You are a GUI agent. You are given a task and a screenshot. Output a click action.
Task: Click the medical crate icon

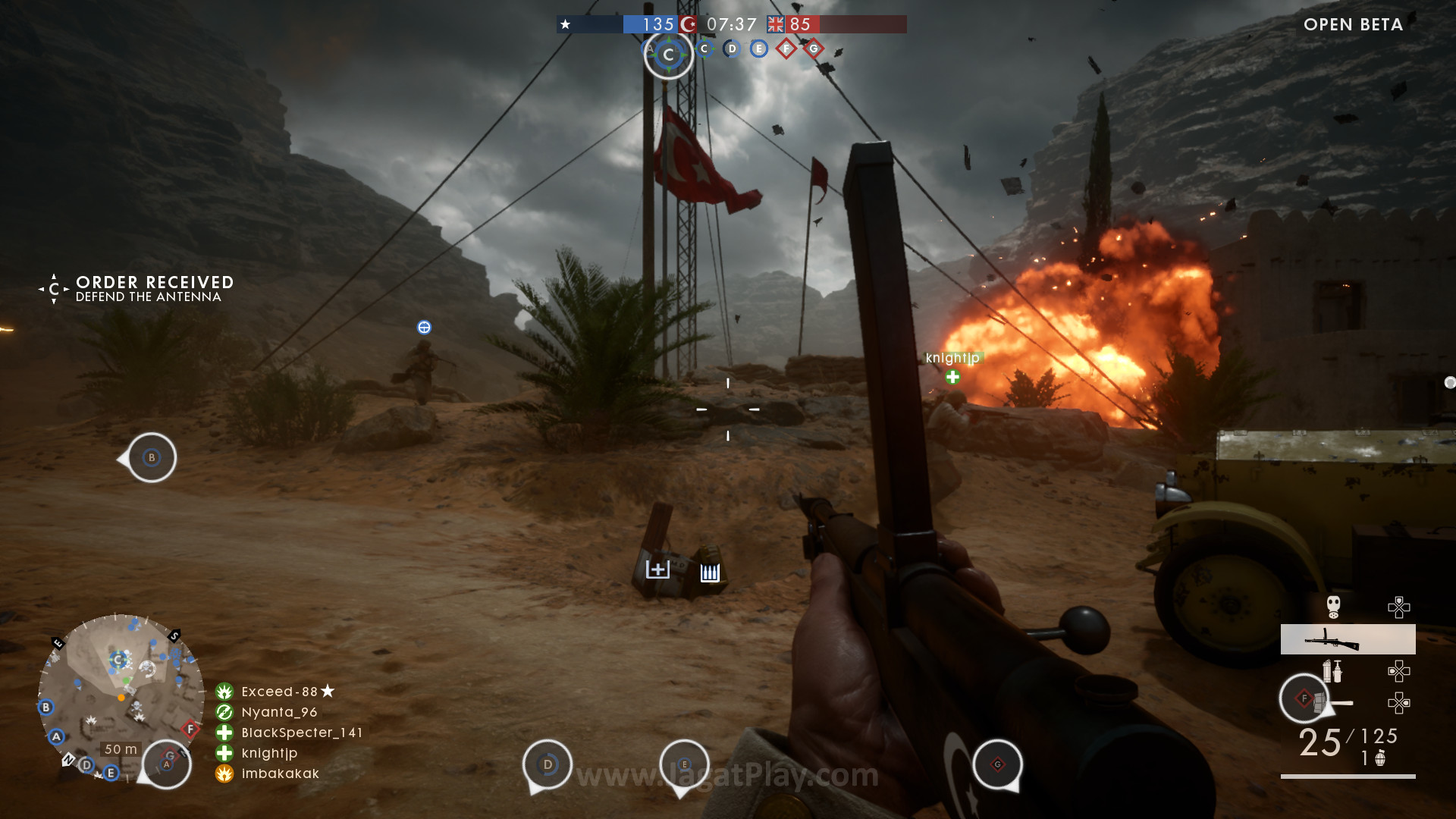click(x=657, y=570)
